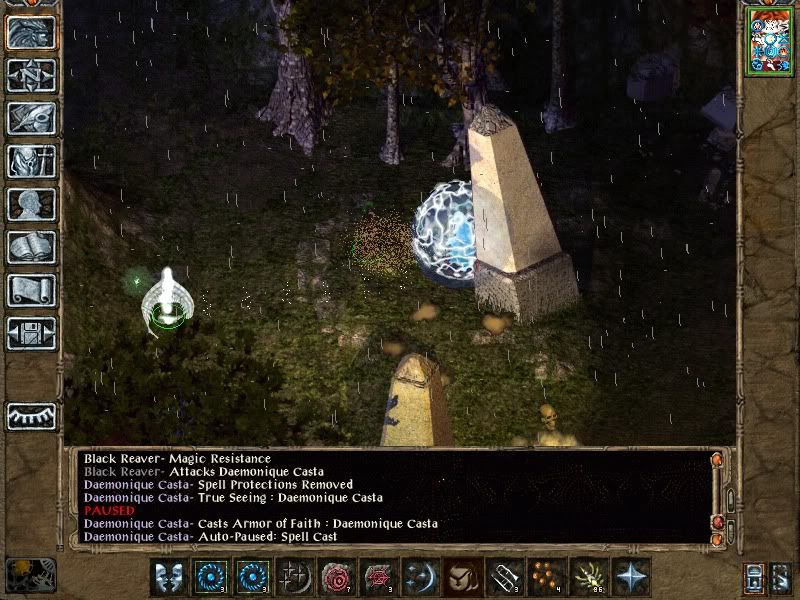Open options with the floppy disk button
800x600 pixels.
point(31,333)
